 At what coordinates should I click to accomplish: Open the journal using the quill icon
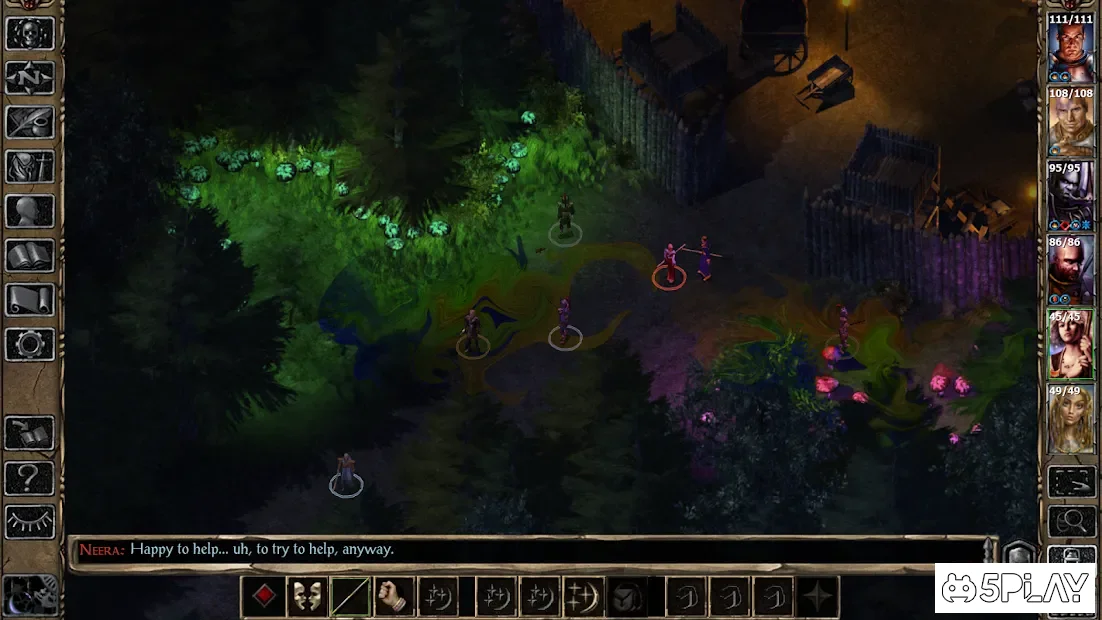coord(30,122)
